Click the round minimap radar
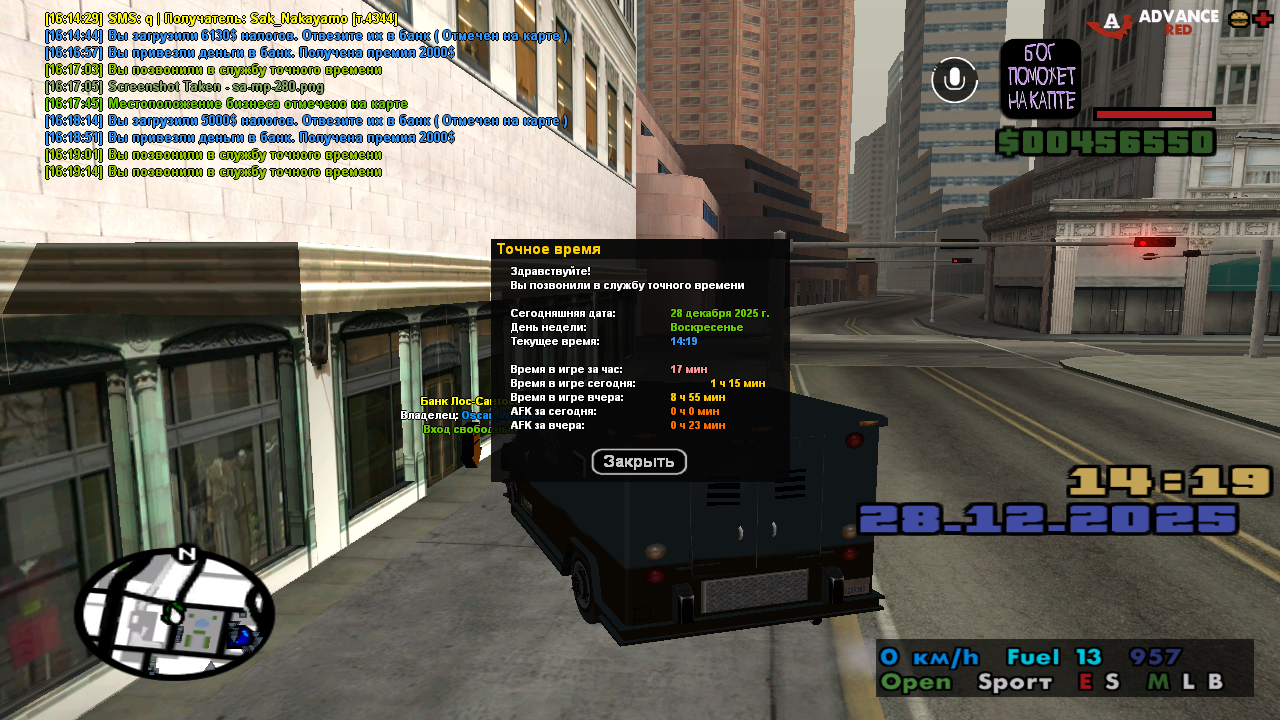1280x720 pixels. [174, 614]
